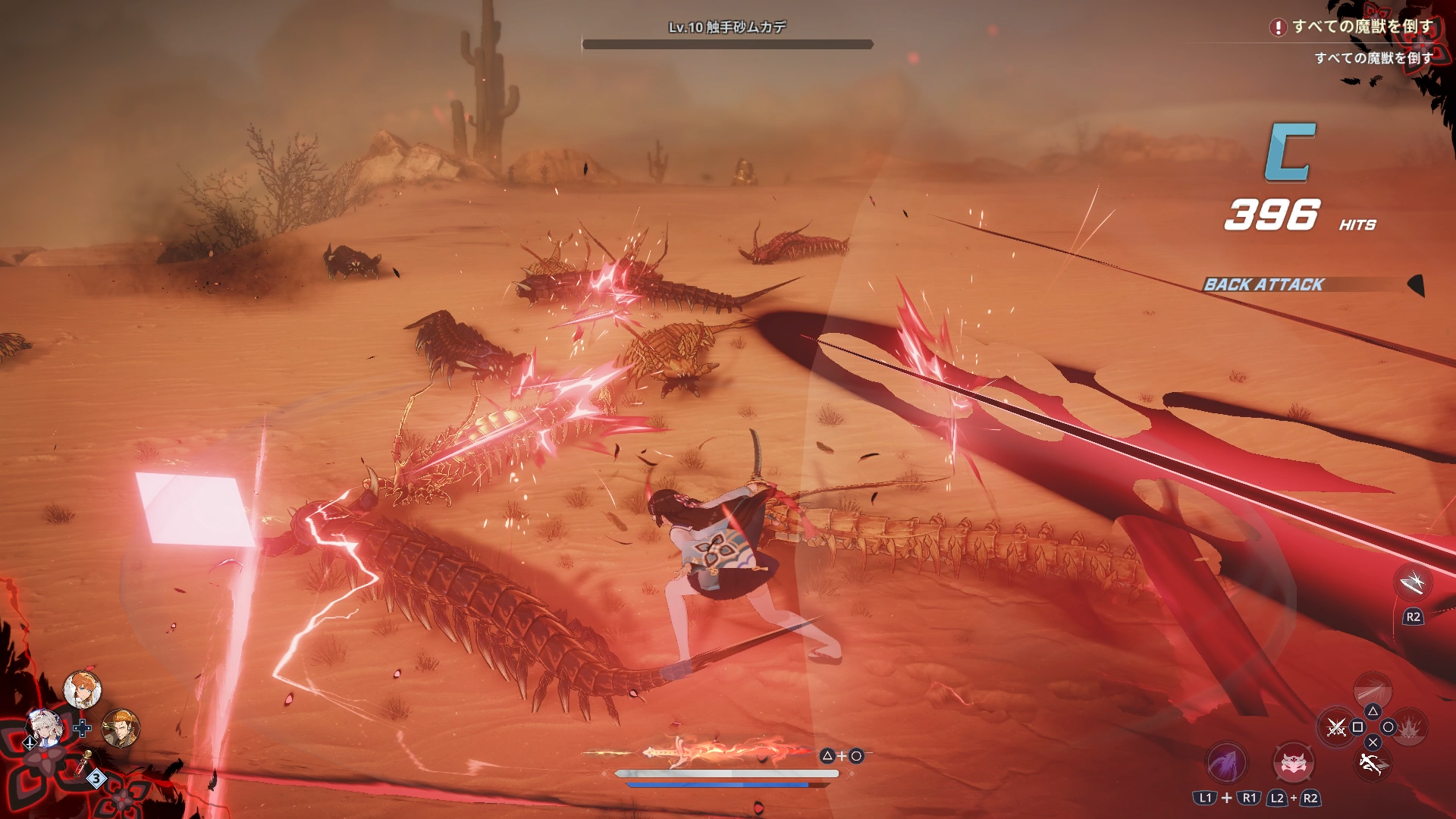Activate the demon mask ultimate skill

coord(1293,764)
